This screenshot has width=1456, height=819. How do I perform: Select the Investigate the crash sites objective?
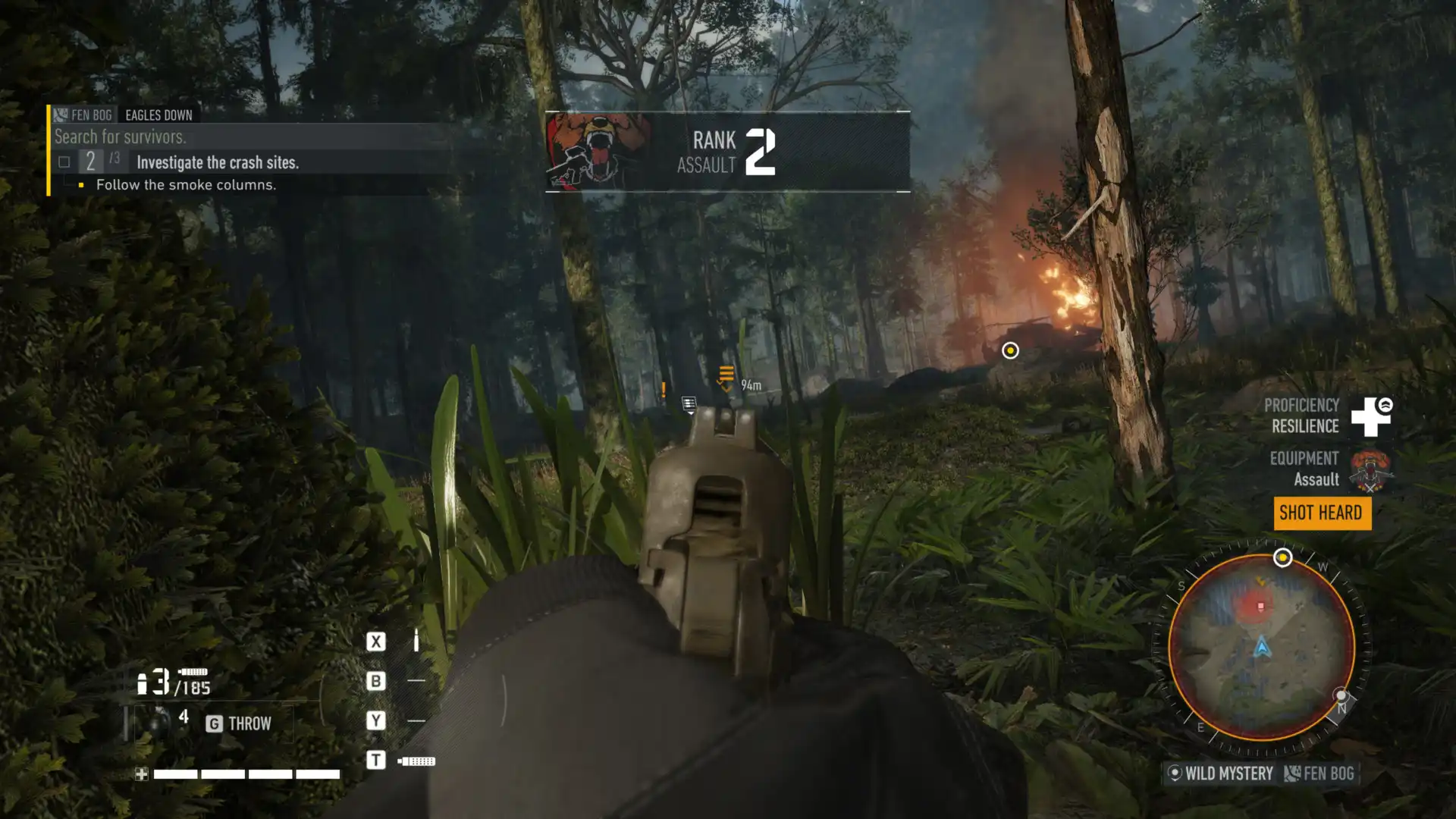click(218, 162)
